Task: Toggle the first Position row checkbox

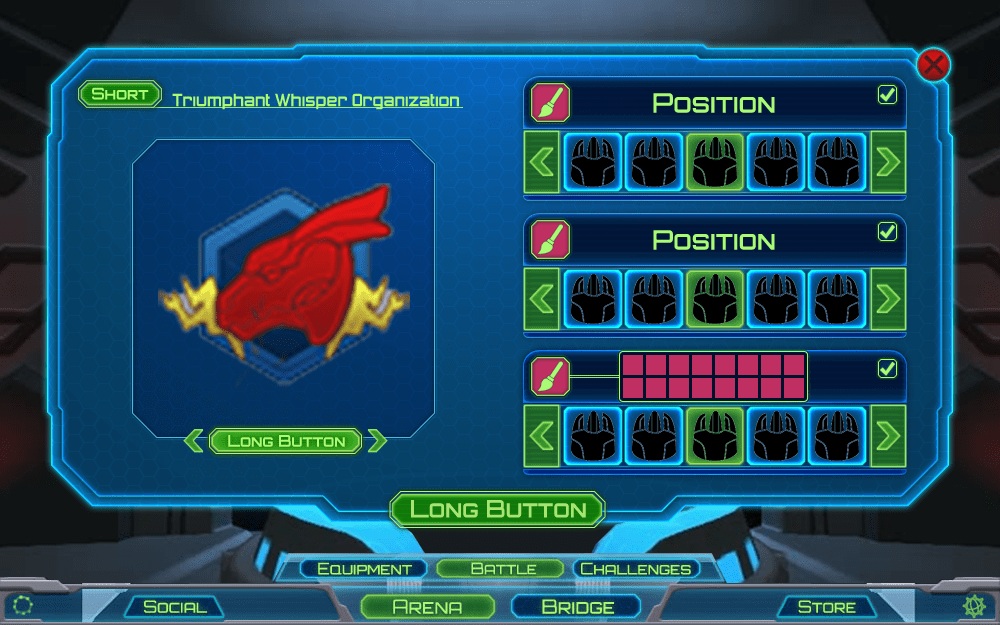Action: [887, 95]
